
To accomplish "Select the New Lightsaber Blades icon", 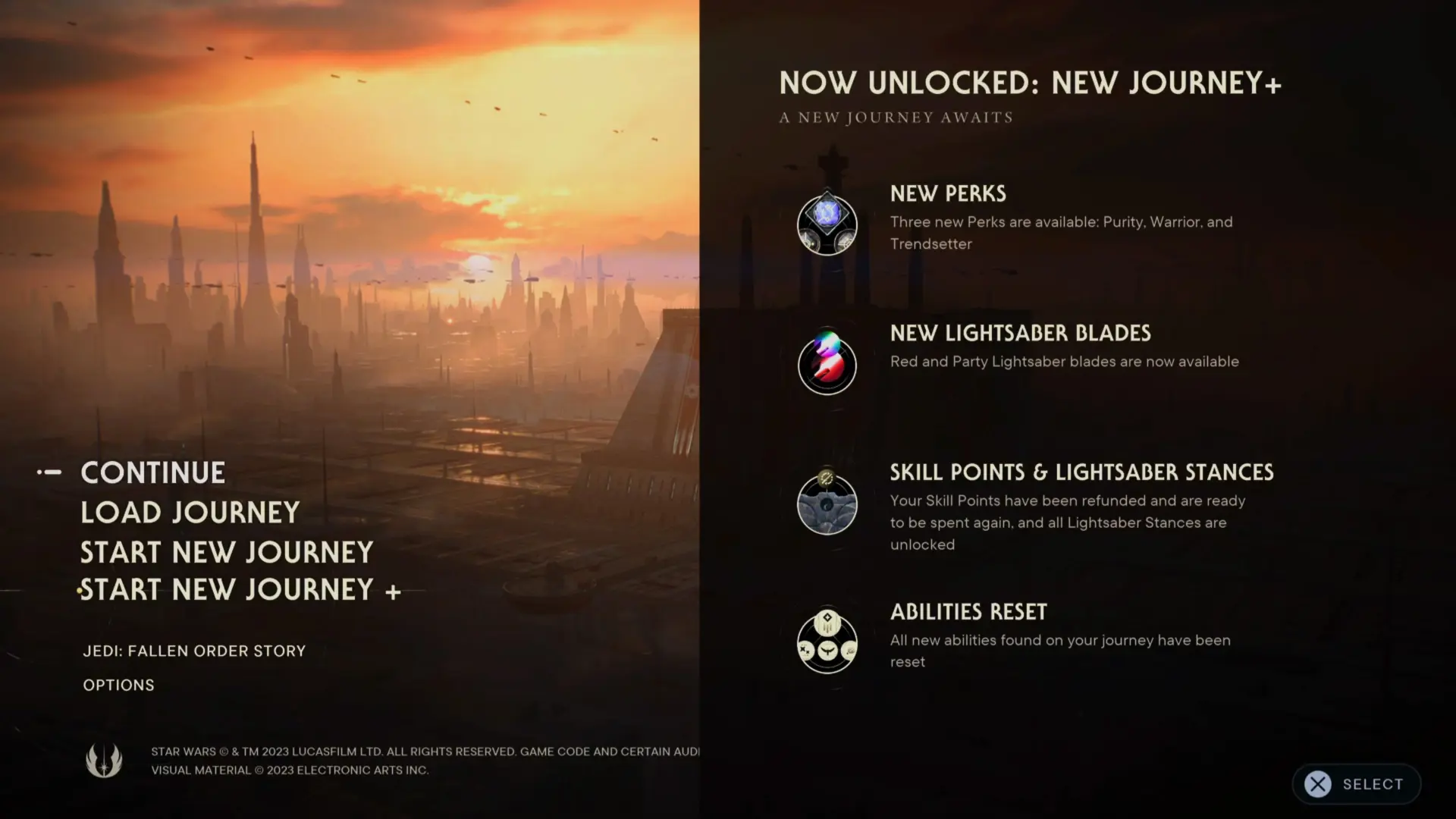I will coord(827,364).
